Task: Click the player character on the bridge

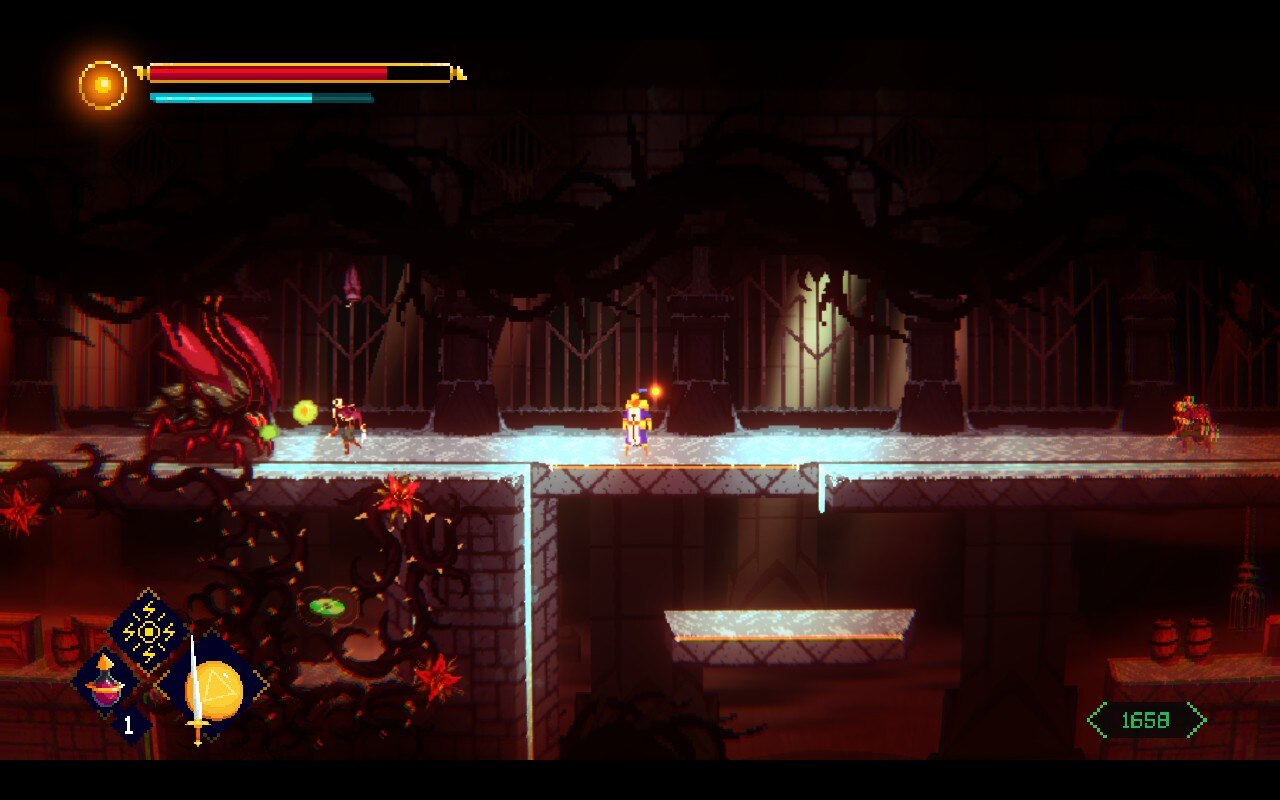Action: coord(638,425)
